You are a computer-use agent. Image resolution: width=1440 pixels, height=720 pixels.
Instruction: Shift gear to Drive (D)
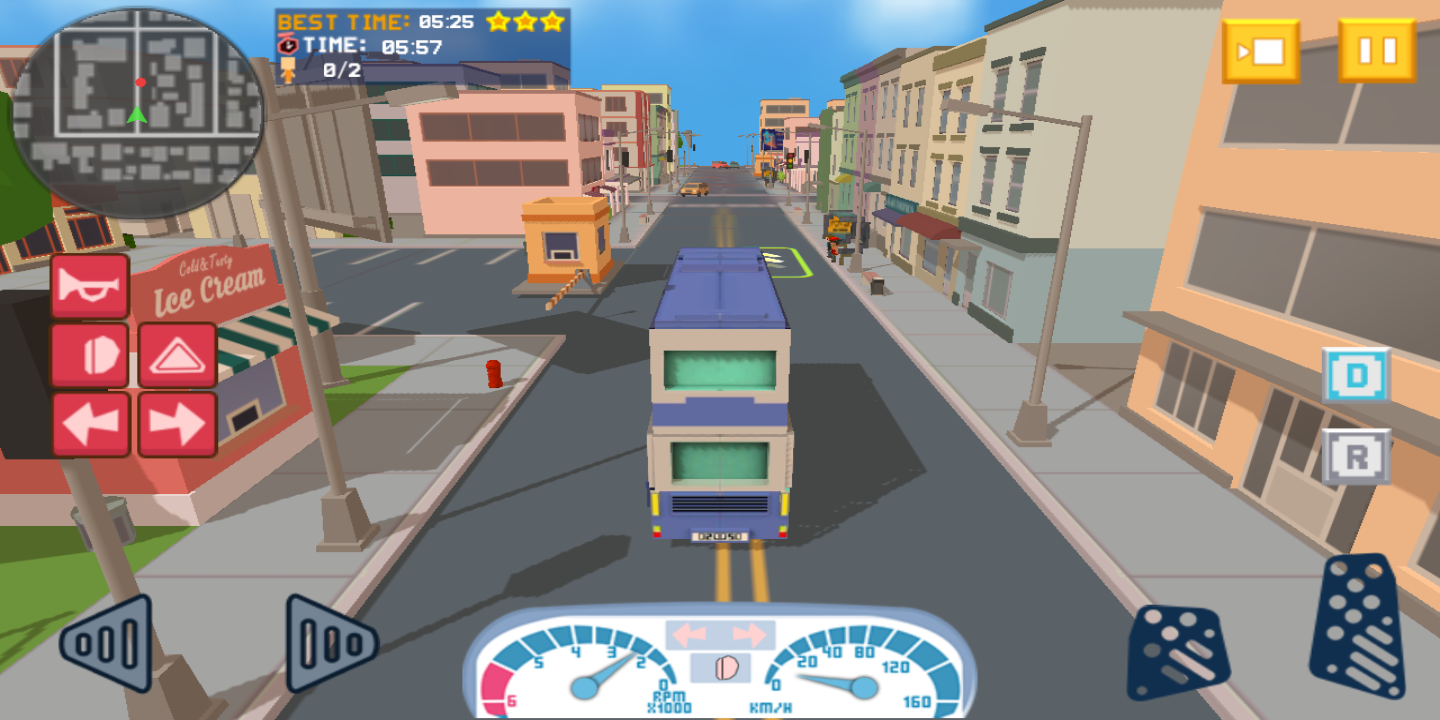click(1356, 376)
